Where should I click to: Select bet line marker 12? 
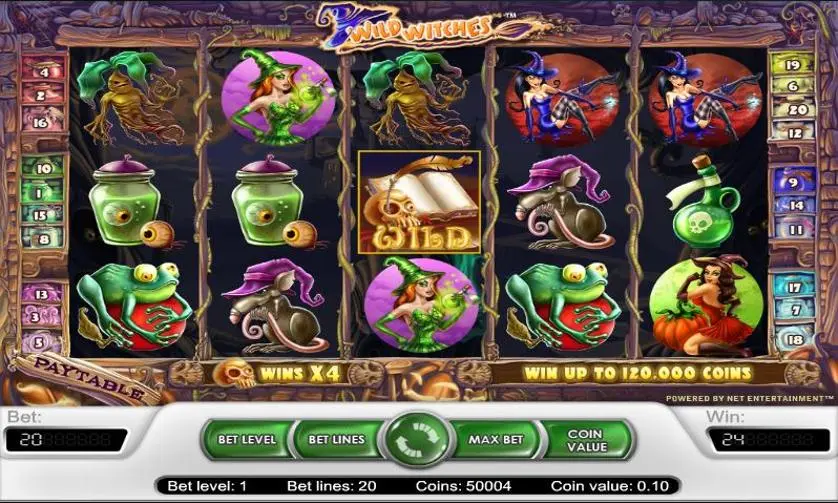pyautogui.click(x=794, y=132)
